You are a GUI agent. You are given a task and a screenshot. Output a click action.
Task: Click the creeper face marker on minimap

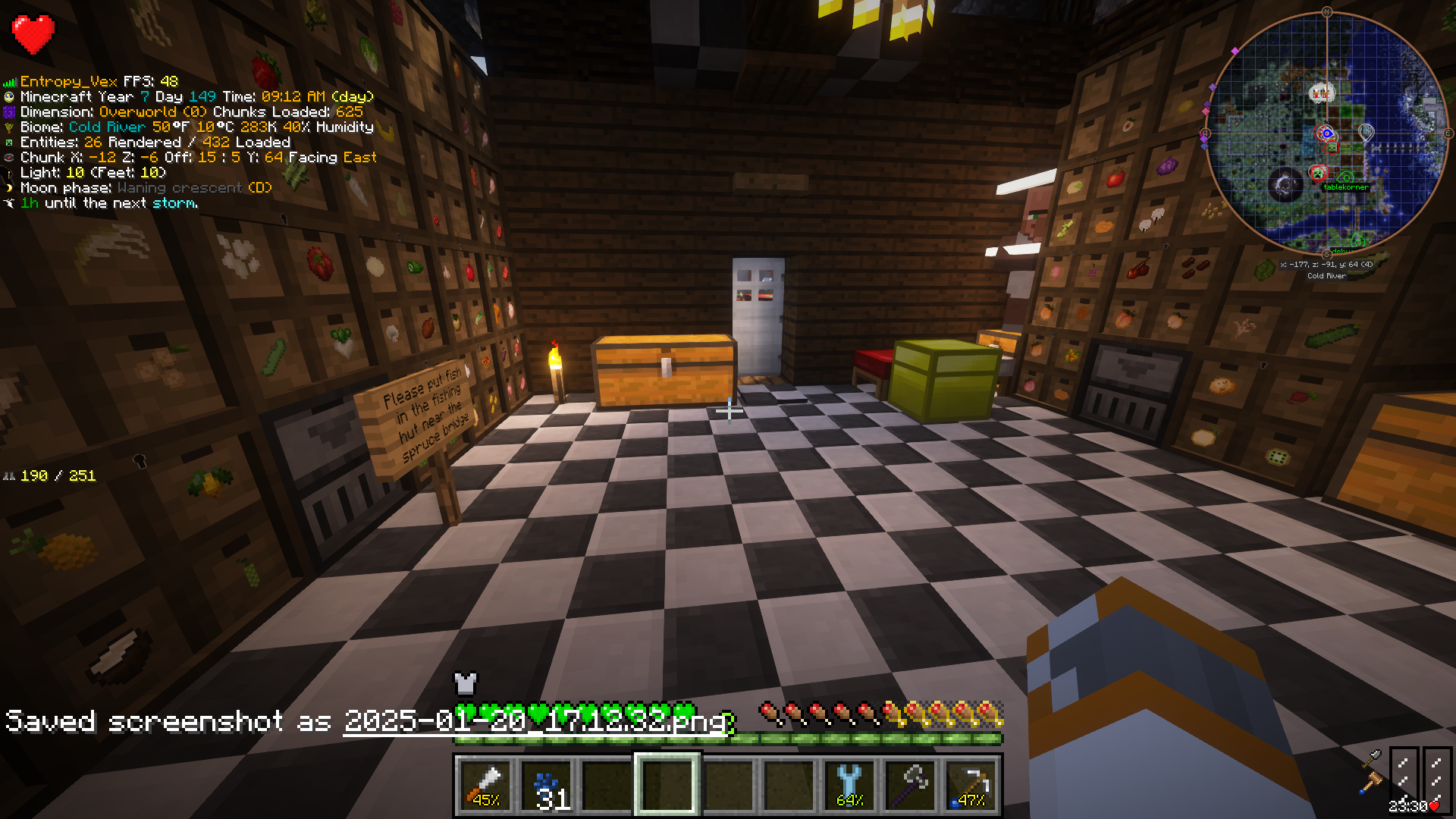(x=1317, y=174)
